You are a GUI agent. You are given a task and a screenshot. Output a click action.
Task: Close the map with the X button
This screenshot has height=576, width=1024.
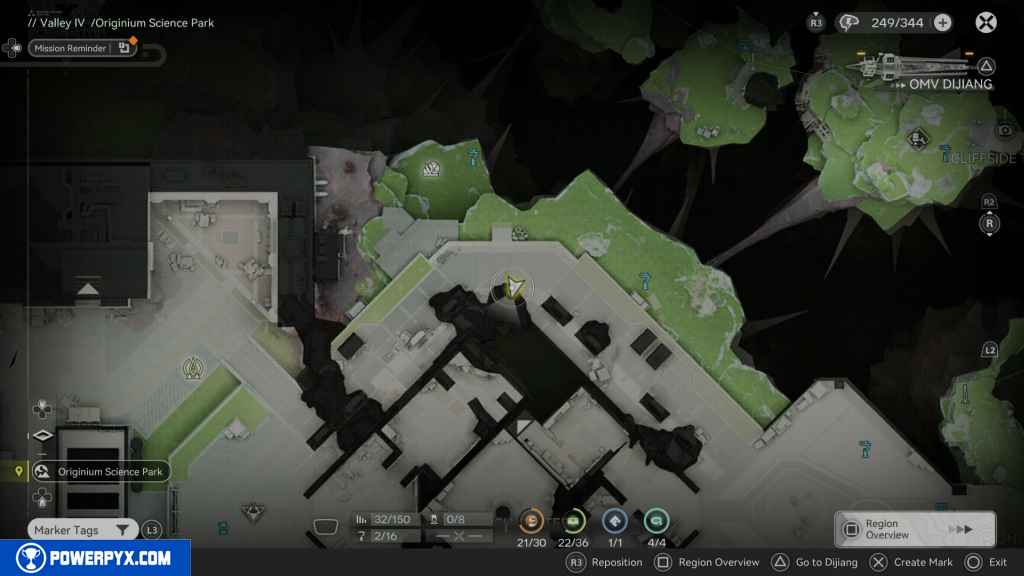pos(986,22)
